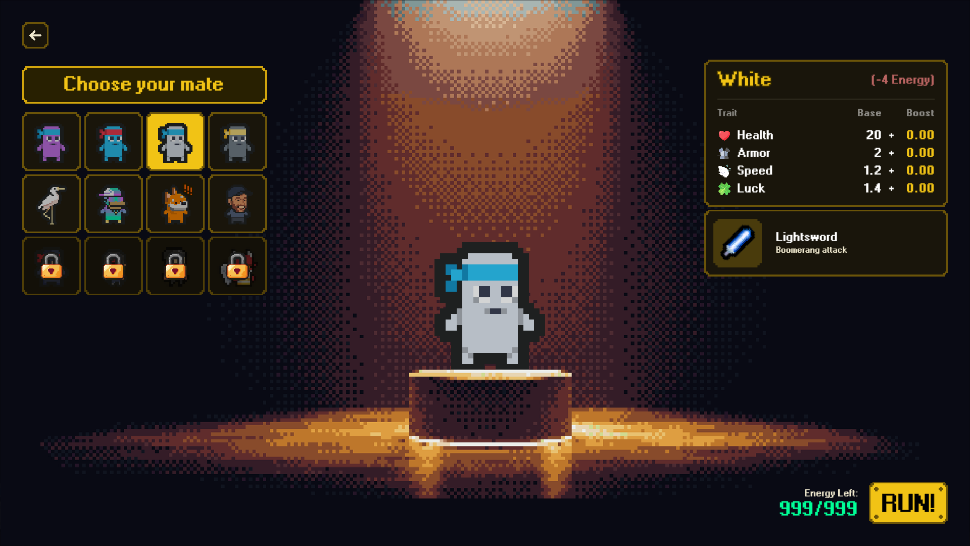
Task: Select the blue mate with red headband
Action: (113, 142)
